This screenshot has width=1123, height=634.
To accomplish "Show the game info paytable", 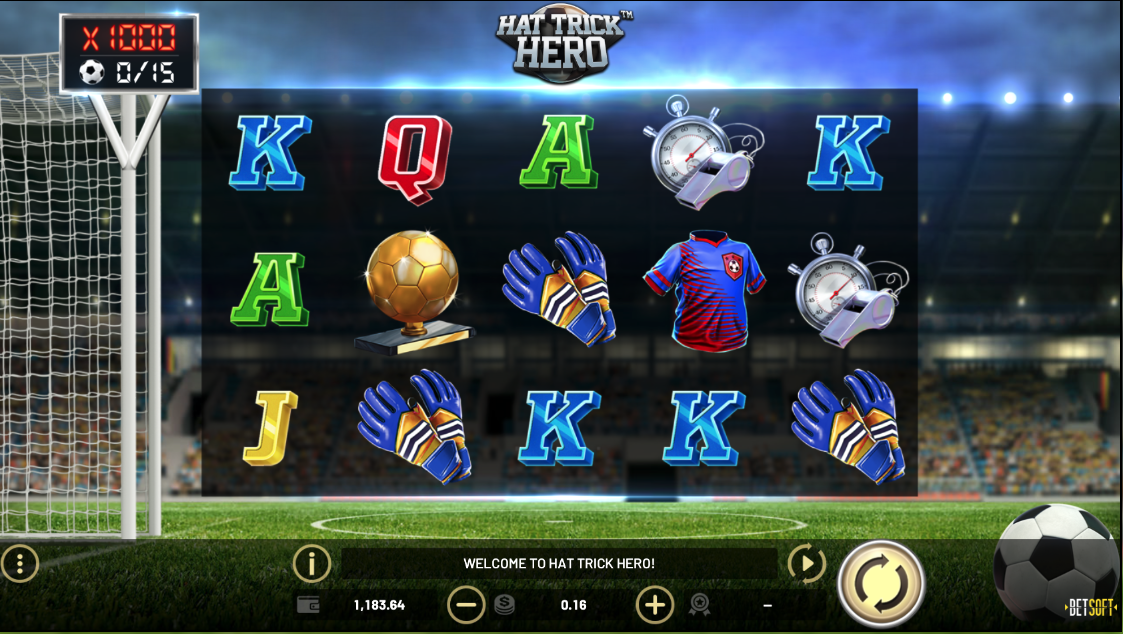I will [311, 564].
